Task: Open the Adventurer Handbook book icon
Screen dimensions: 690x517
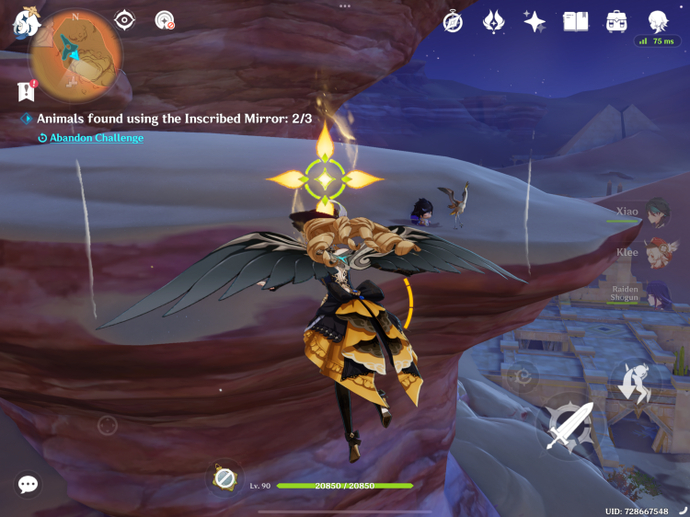Action: pos(575,21)
